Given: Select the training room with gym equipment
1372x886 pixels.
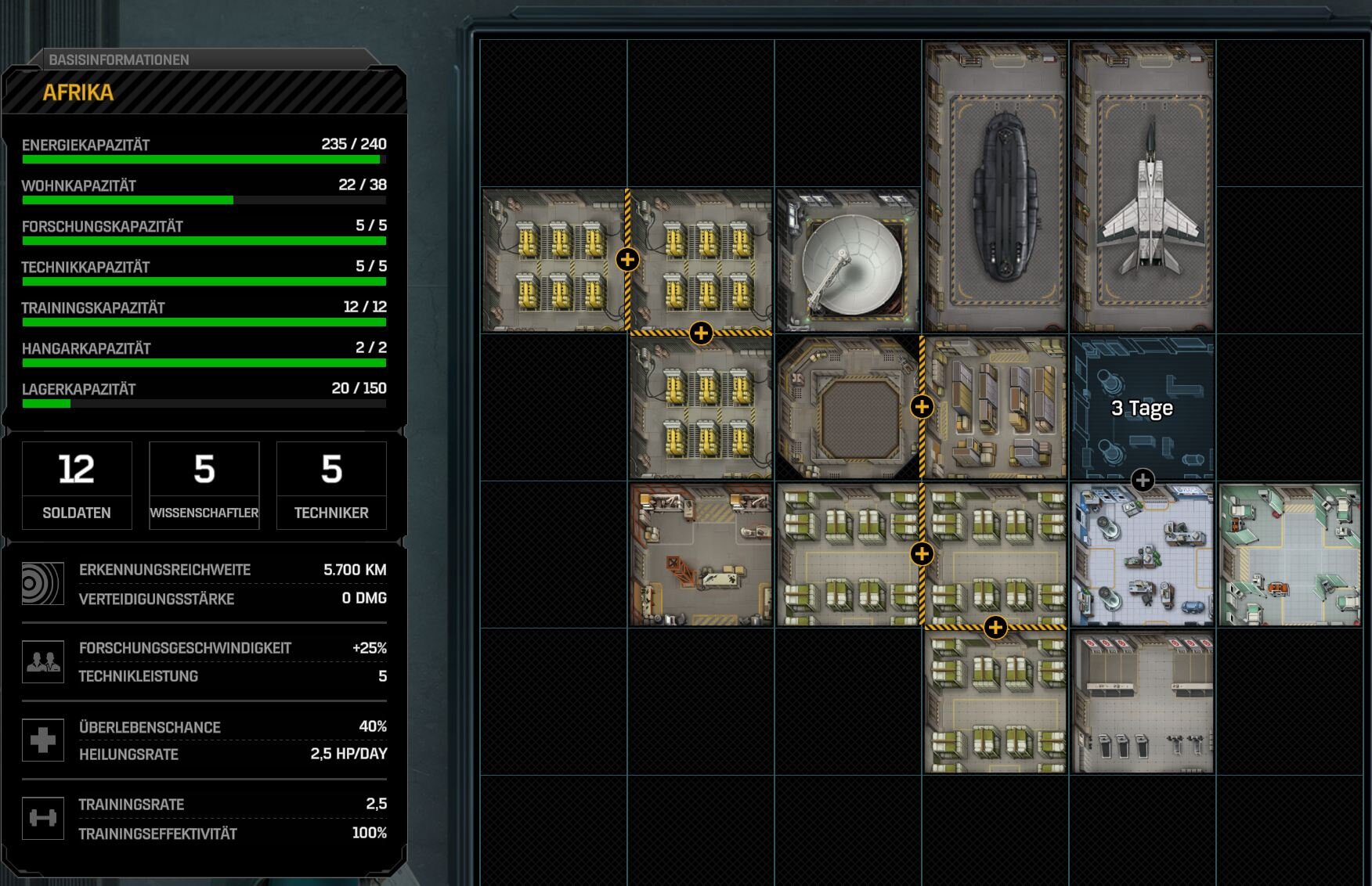Looking at the screenshot, I should (1143, 702).
